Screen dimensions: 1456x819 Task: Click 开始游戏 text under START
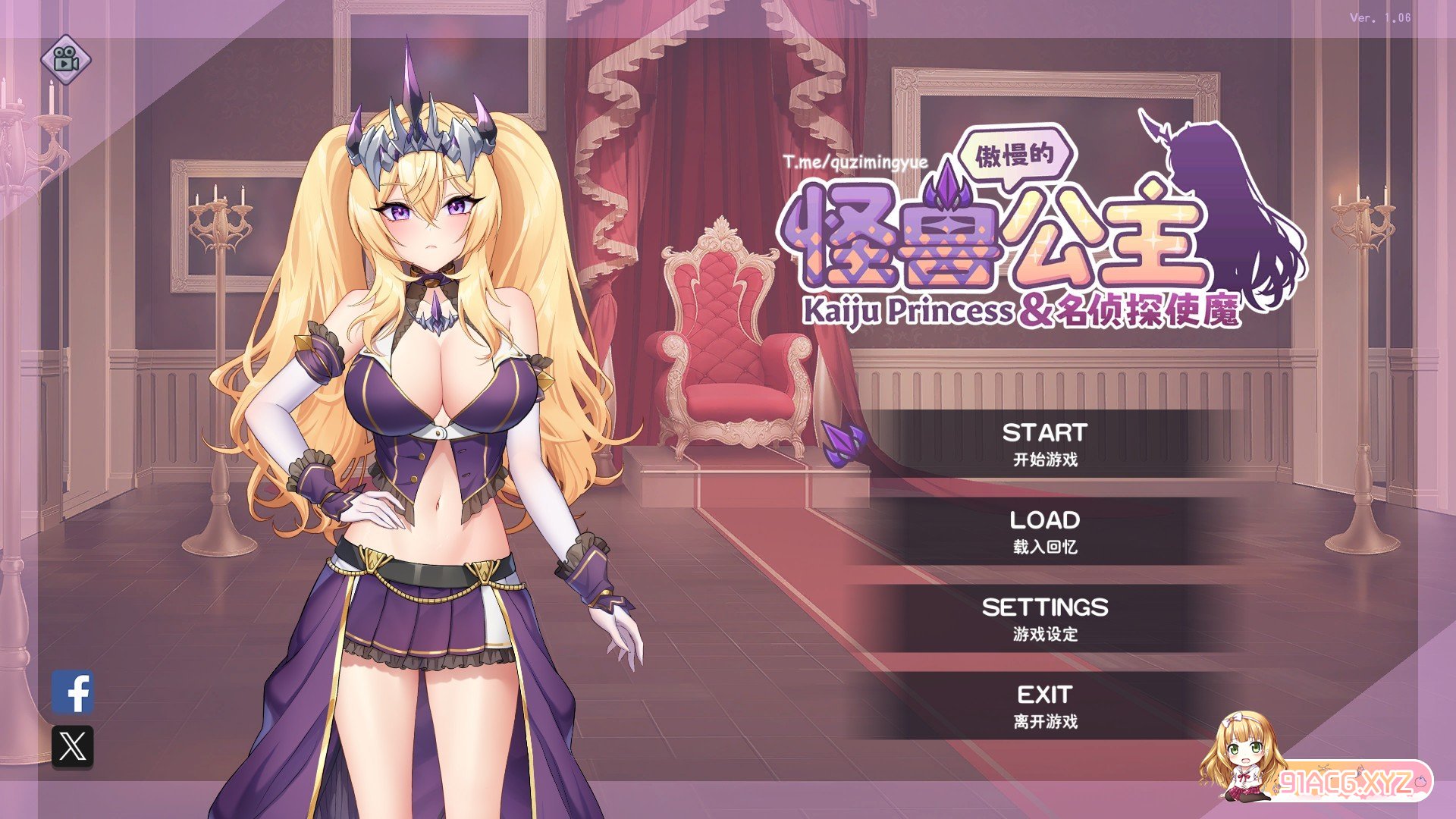point(1044,458)
